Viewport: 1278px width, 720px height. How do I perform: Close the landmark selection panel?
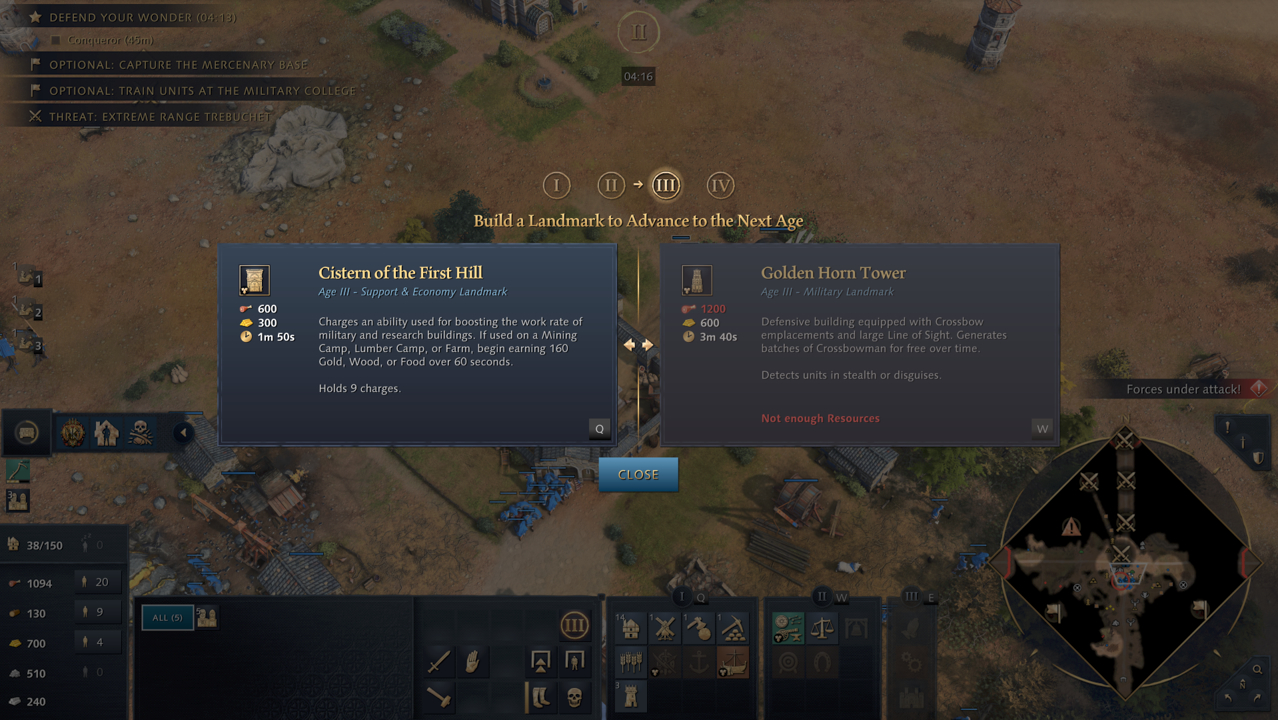[x=638, y=475]
